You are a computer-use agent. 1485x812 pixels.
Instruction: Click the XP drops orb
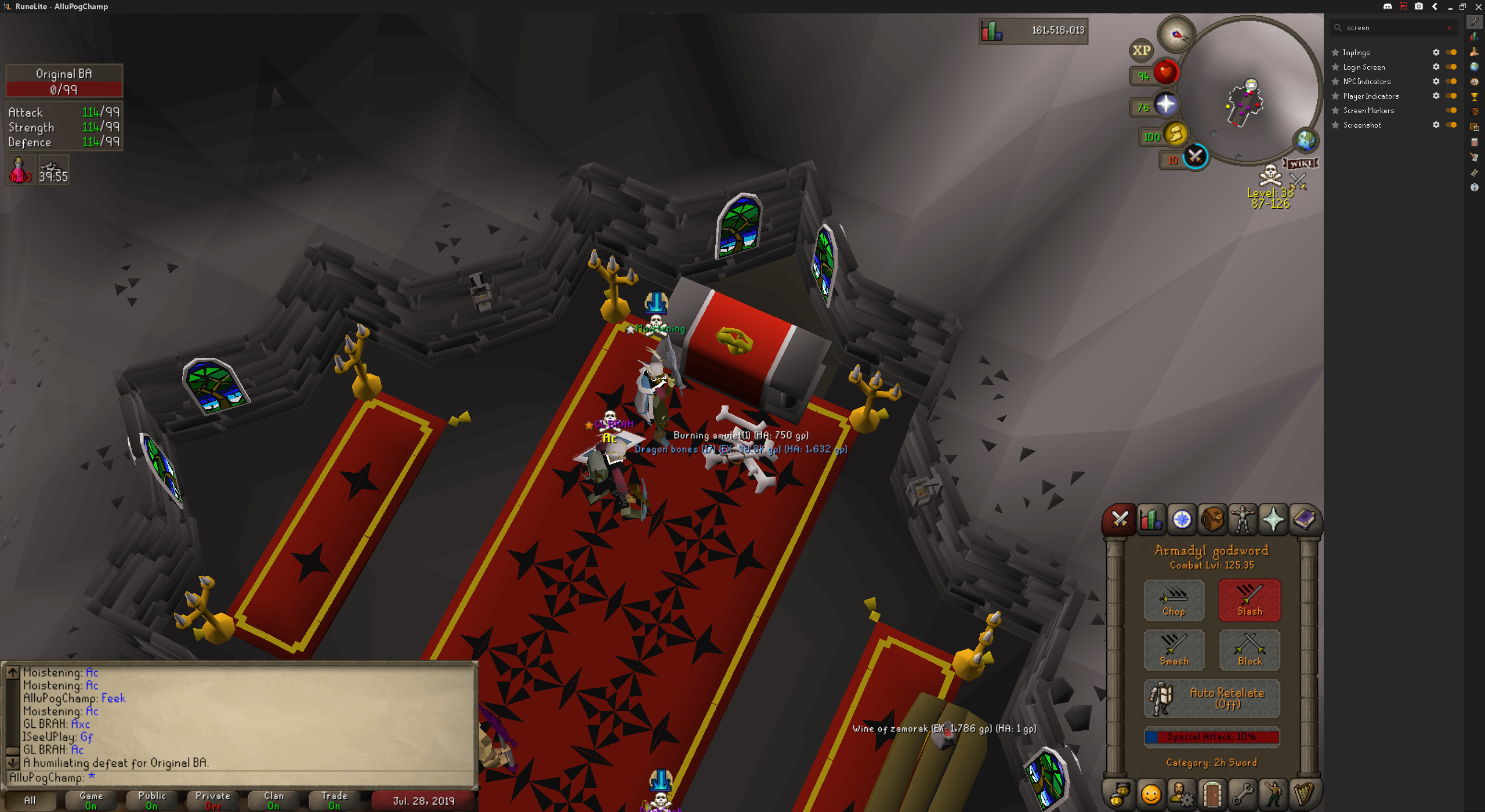point(1141,50)
